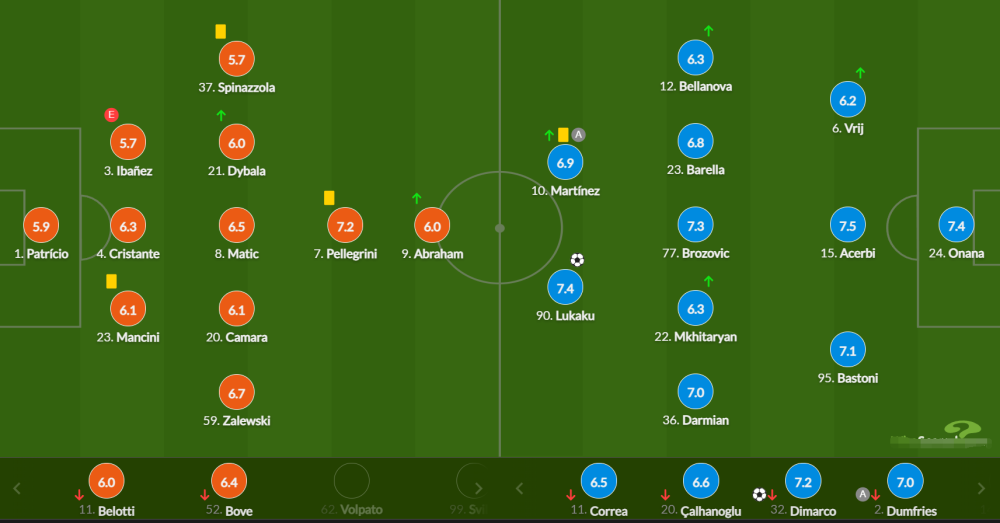This screenshot has width=1000, height=523.
Task: Open Acerbi's 7.5 rating circle
Action: (848, 227)
